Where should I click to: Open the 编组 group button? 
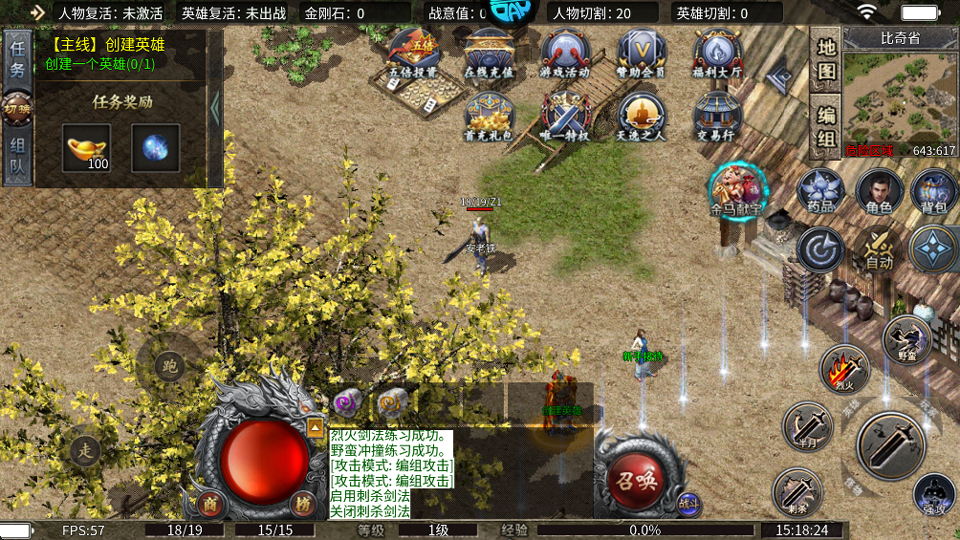[826, 128]
